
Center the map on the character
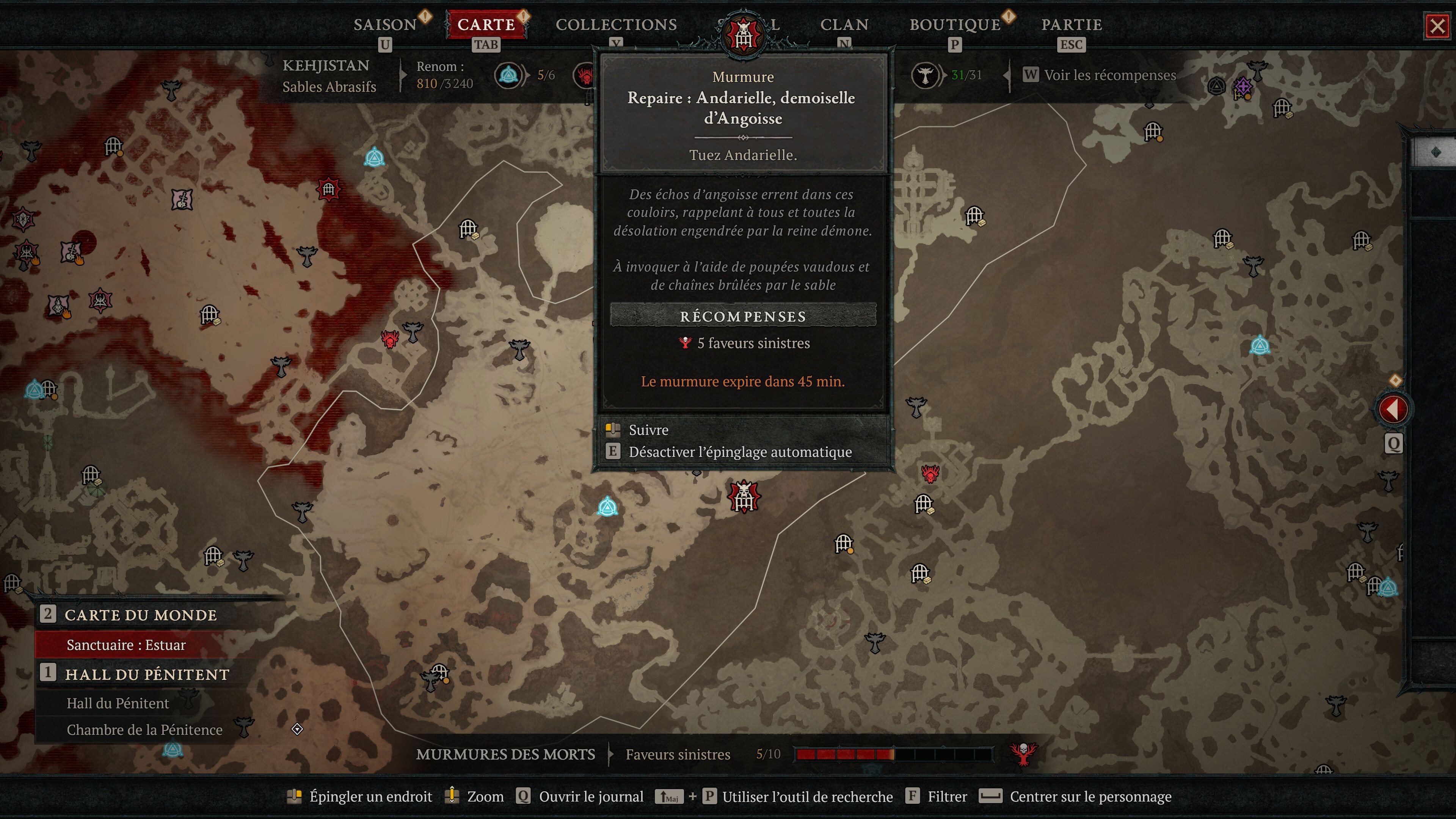point(1090,796)
